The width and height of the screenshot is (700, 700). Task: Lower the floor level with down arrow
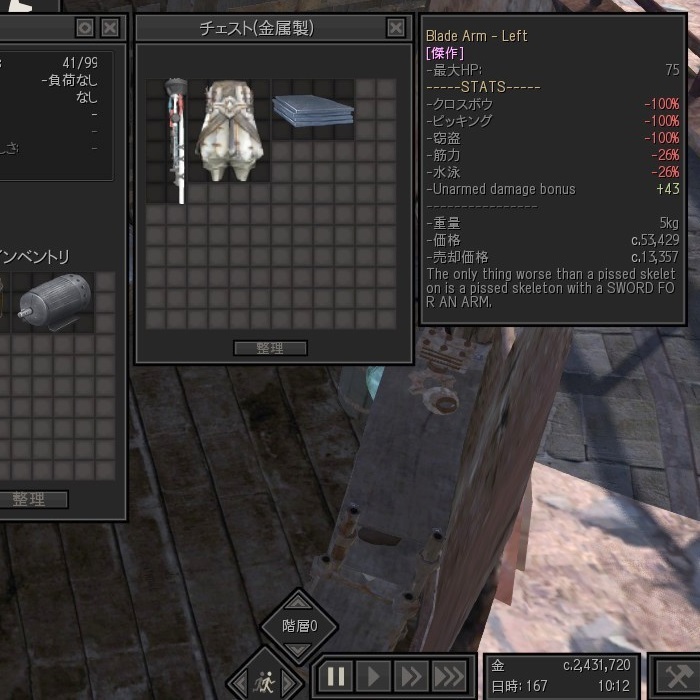tap(299, 648)
